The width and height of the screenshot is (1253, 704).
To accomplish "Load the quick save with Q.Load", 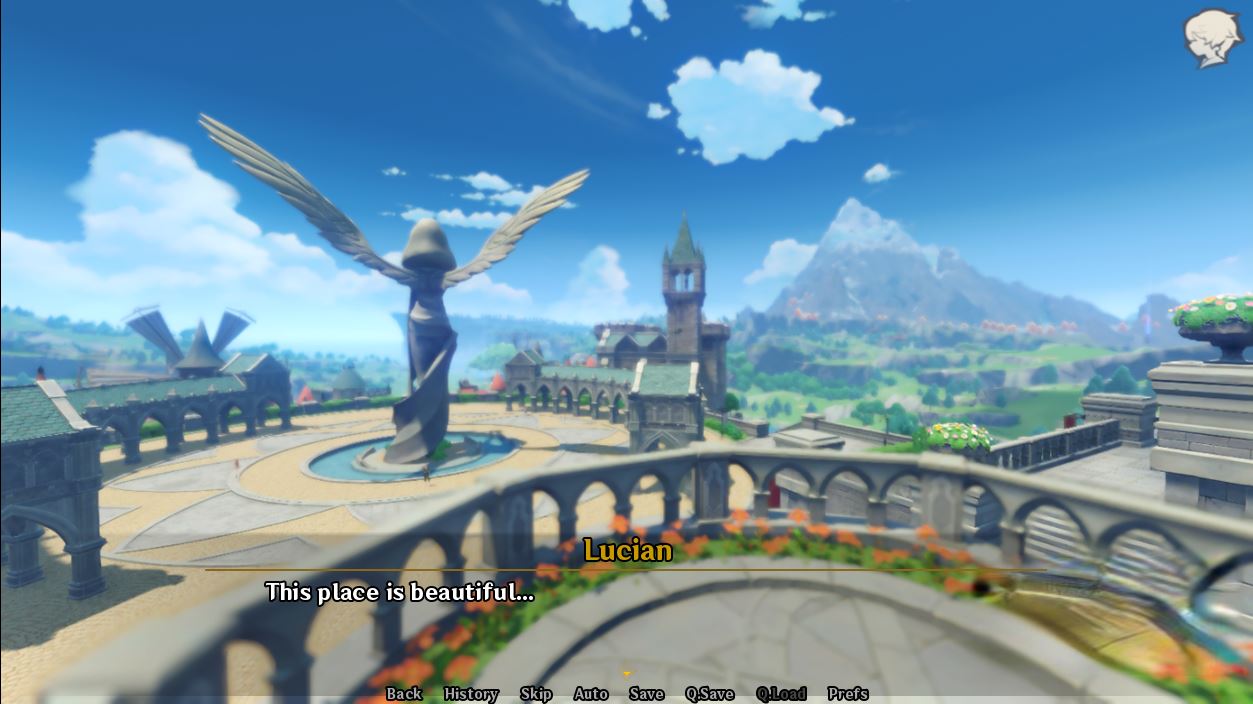I will 781,694.
